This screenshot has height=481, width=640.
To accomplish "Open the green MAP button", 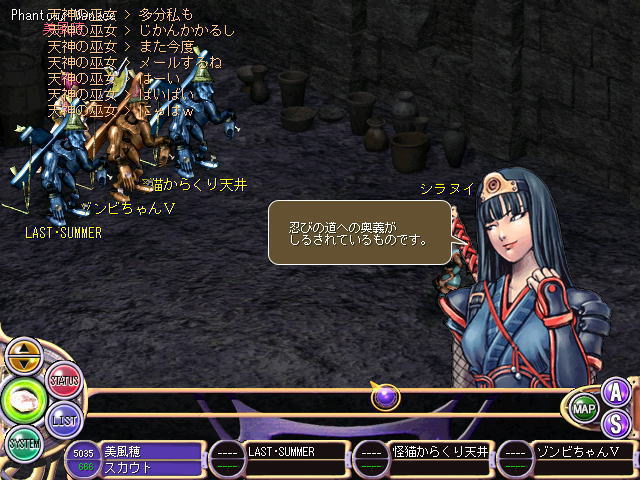I will coord(584,408).
